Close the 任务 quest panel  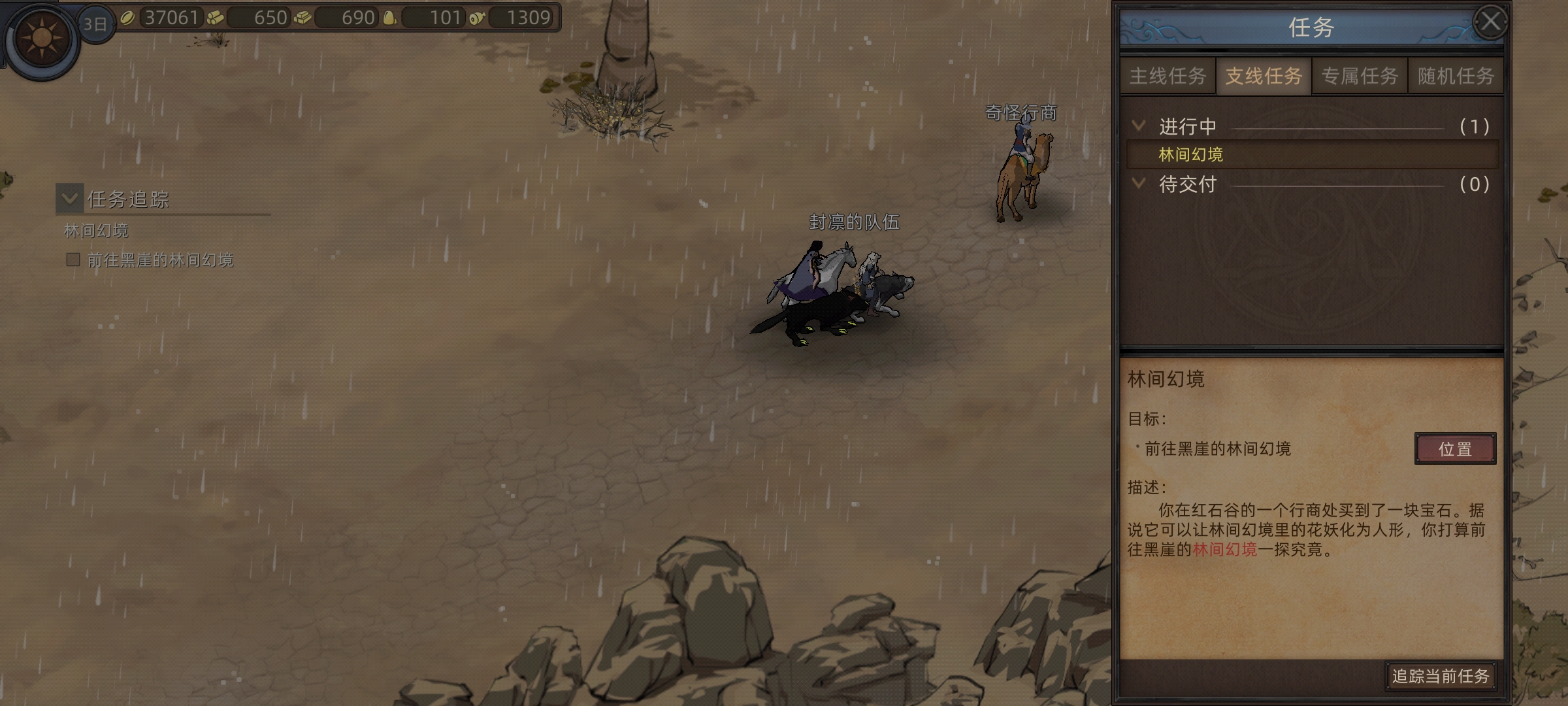coord(1490,23)
